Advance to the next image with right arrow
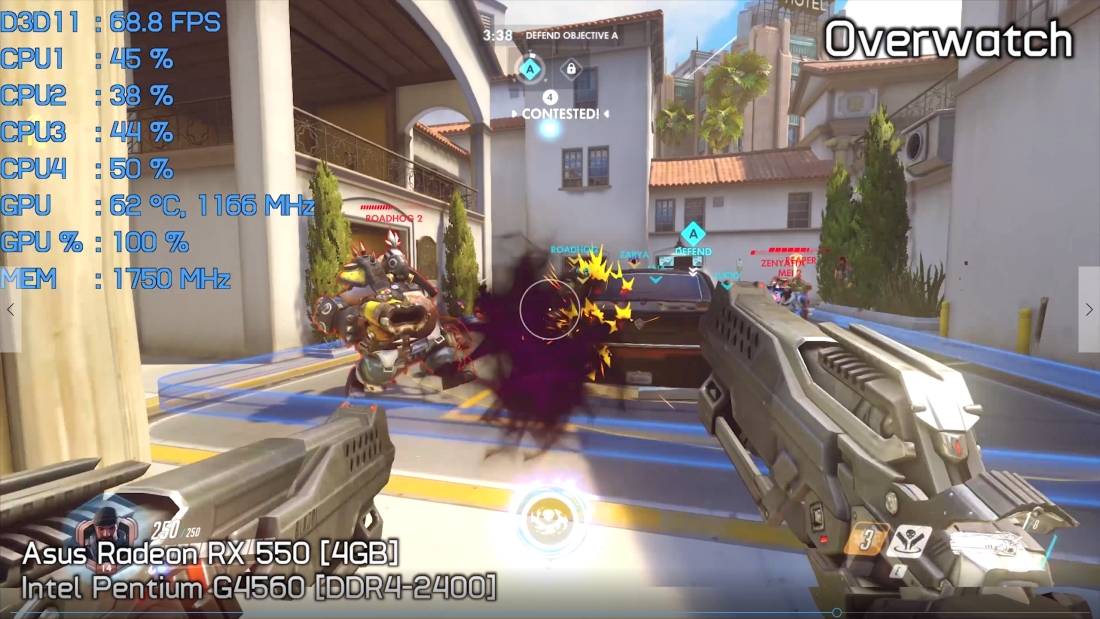The image size is (1100, 619). pos(1089,310)
